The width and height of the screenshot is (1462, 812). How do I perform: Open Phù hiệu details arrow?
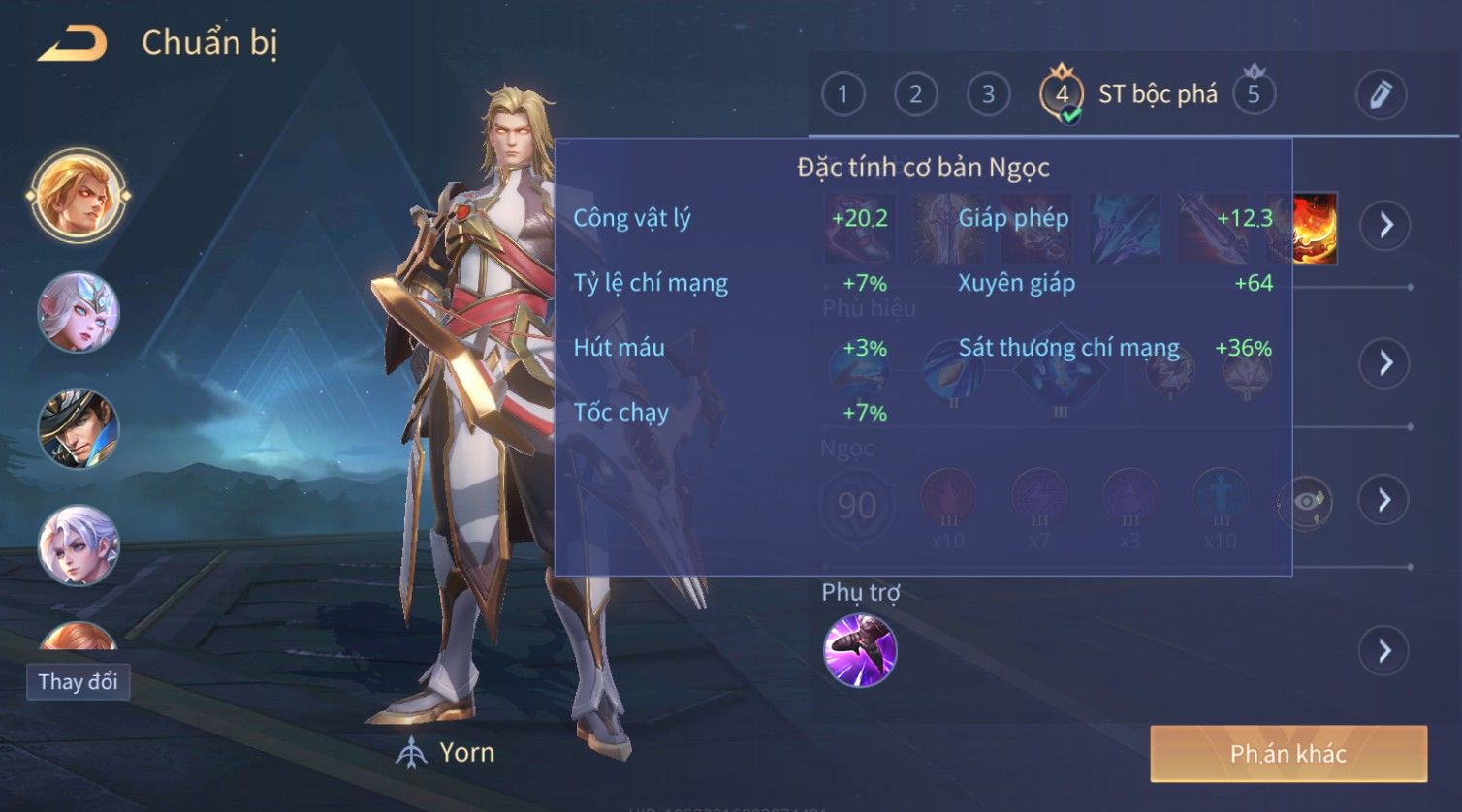pyautogui.click(x=1385, y=362)
